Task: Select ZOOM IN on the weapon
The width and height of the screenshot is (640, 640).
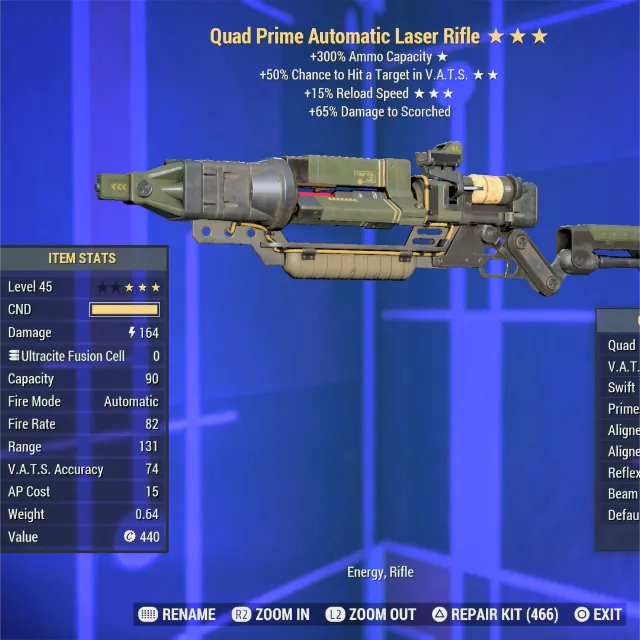Action: (x=271, y=614)
